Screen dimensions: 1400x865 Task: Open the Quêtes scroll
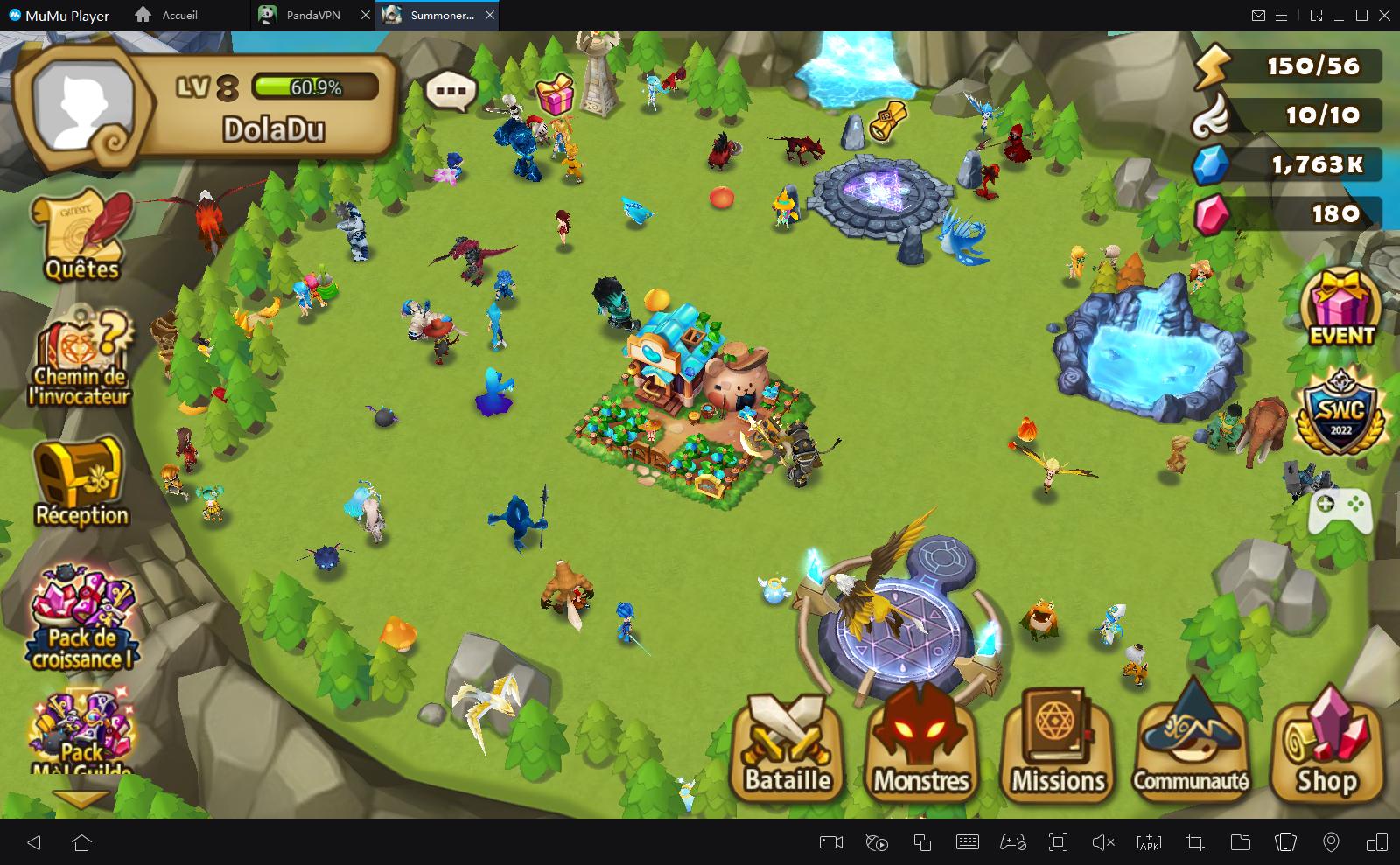(x=83, y=236)
